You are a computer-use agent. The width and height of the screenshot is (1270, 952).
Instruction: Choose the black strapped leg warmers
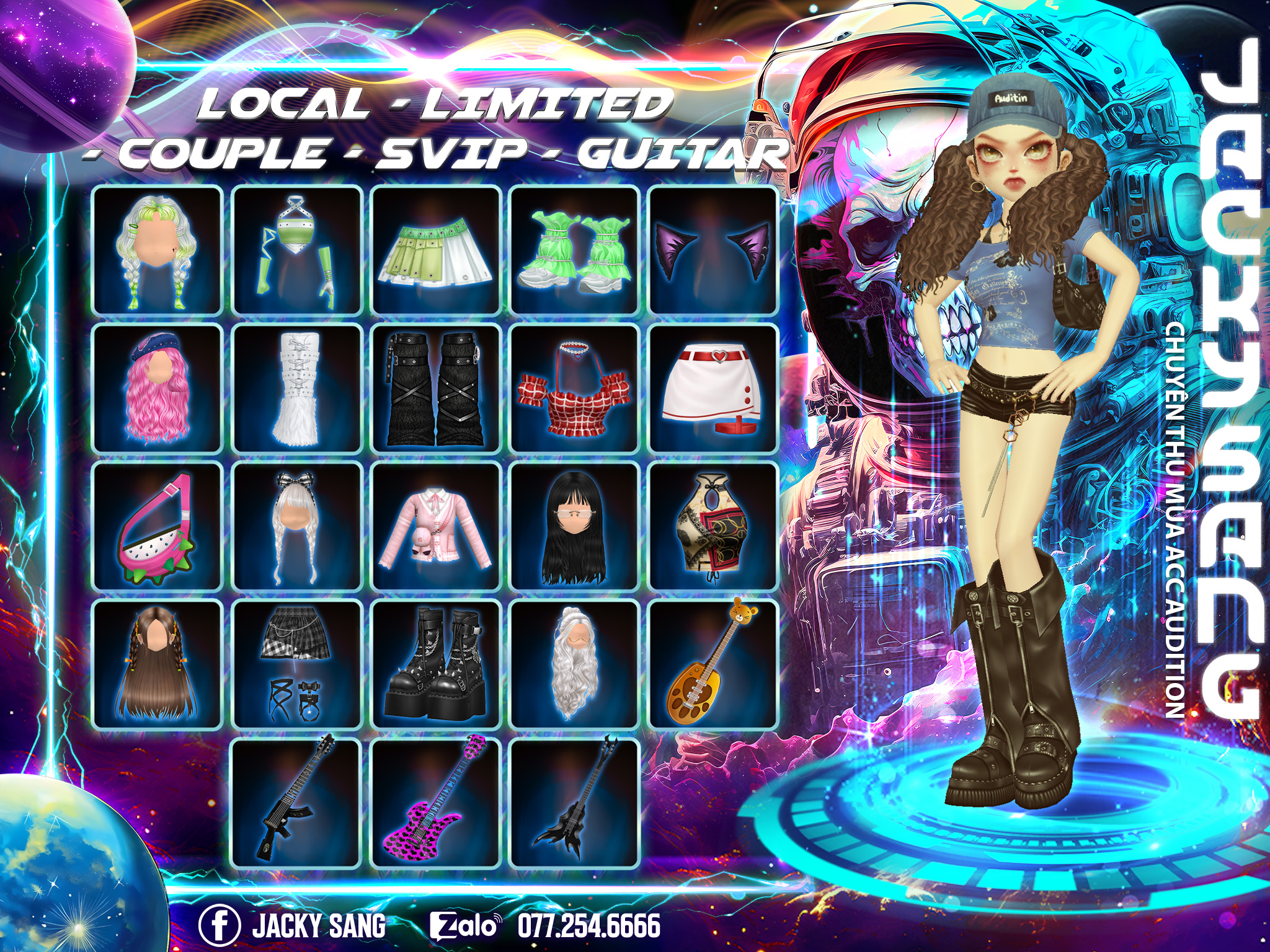pyautogui.click(x=436, y=388)
